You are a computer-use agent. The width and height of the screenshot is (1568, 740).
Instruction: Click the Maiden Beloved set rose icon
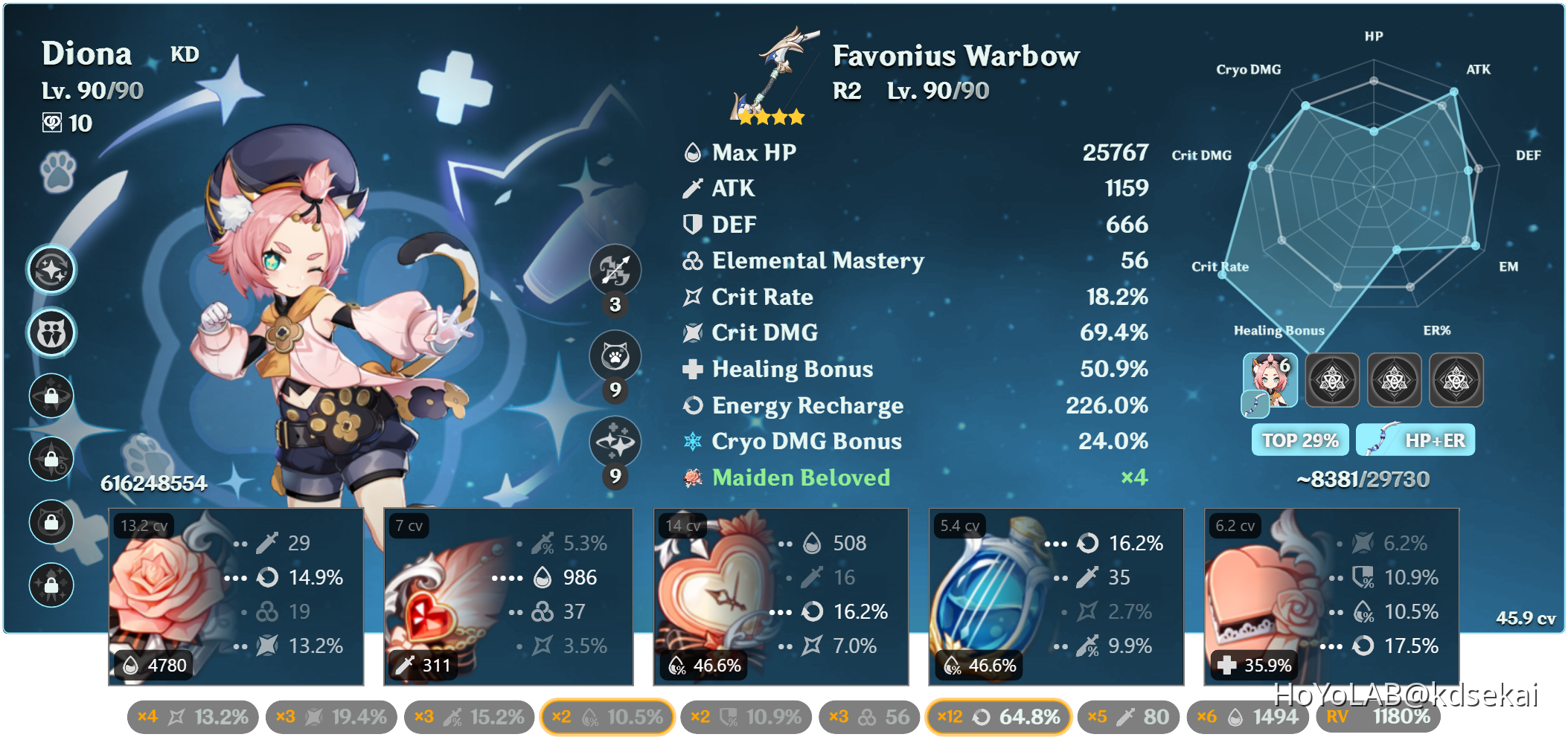click(691, 478)
